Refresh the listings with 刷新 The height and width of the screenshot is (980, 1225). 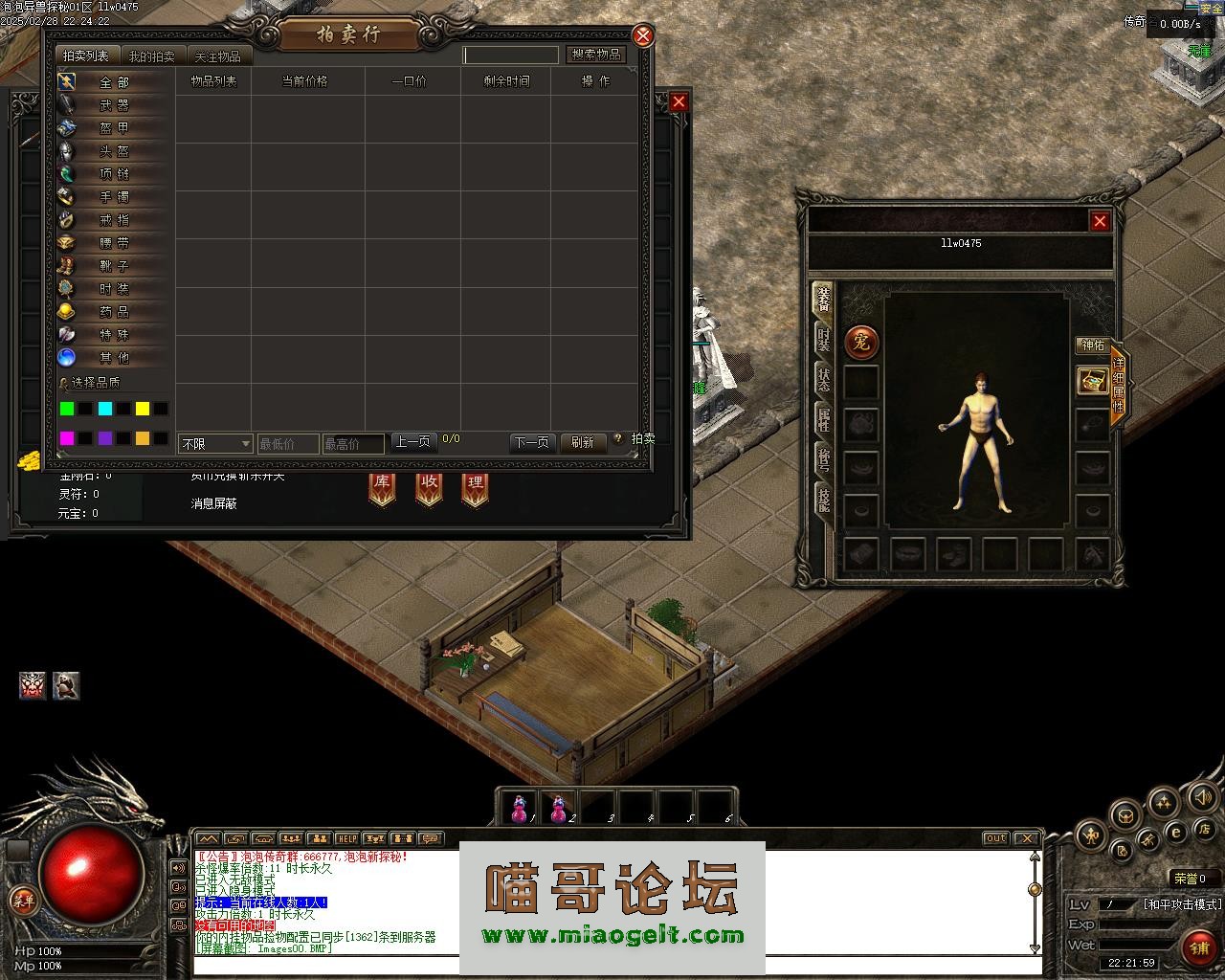[583, 442]
